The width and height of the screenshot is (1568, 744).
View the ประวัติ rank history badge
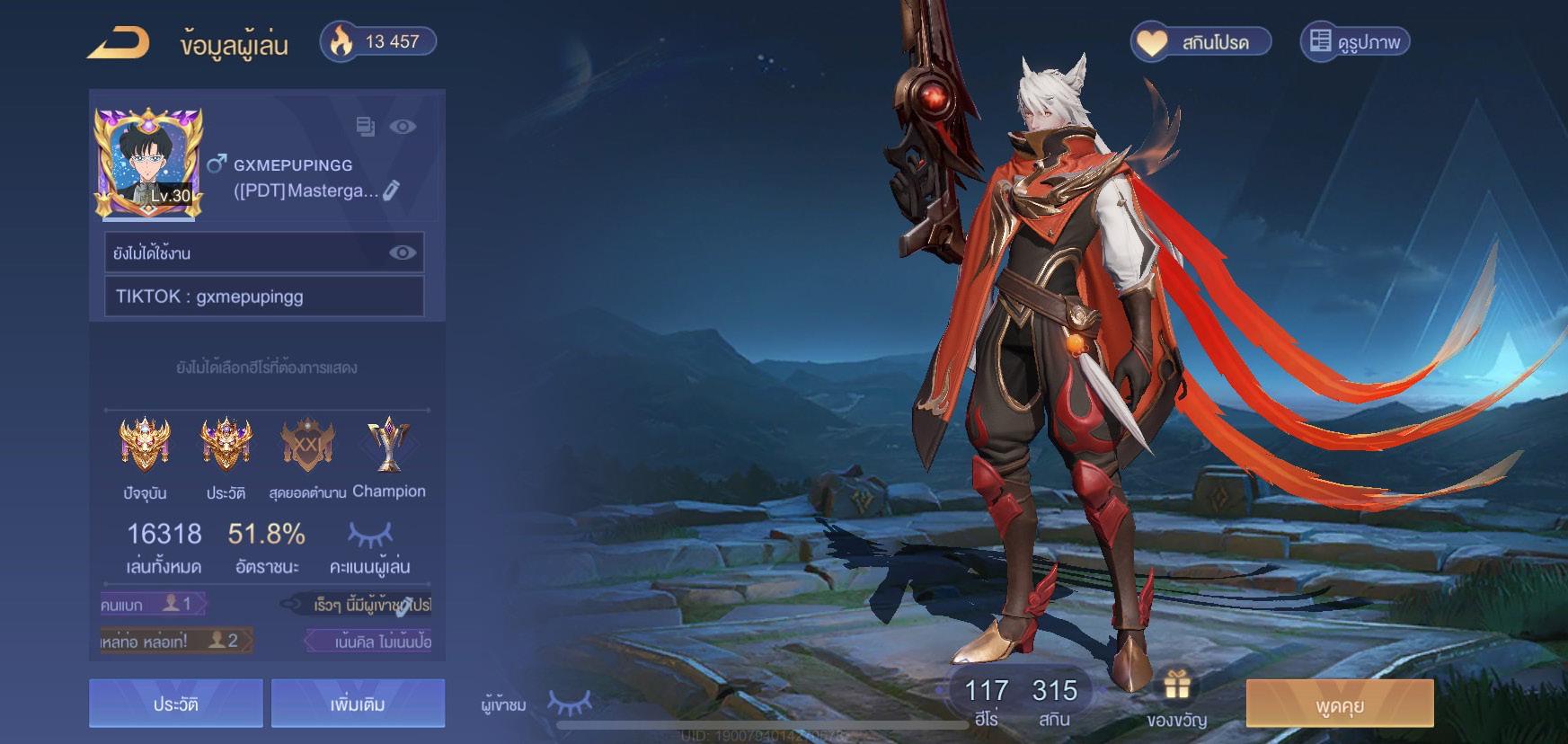(226, 445)
